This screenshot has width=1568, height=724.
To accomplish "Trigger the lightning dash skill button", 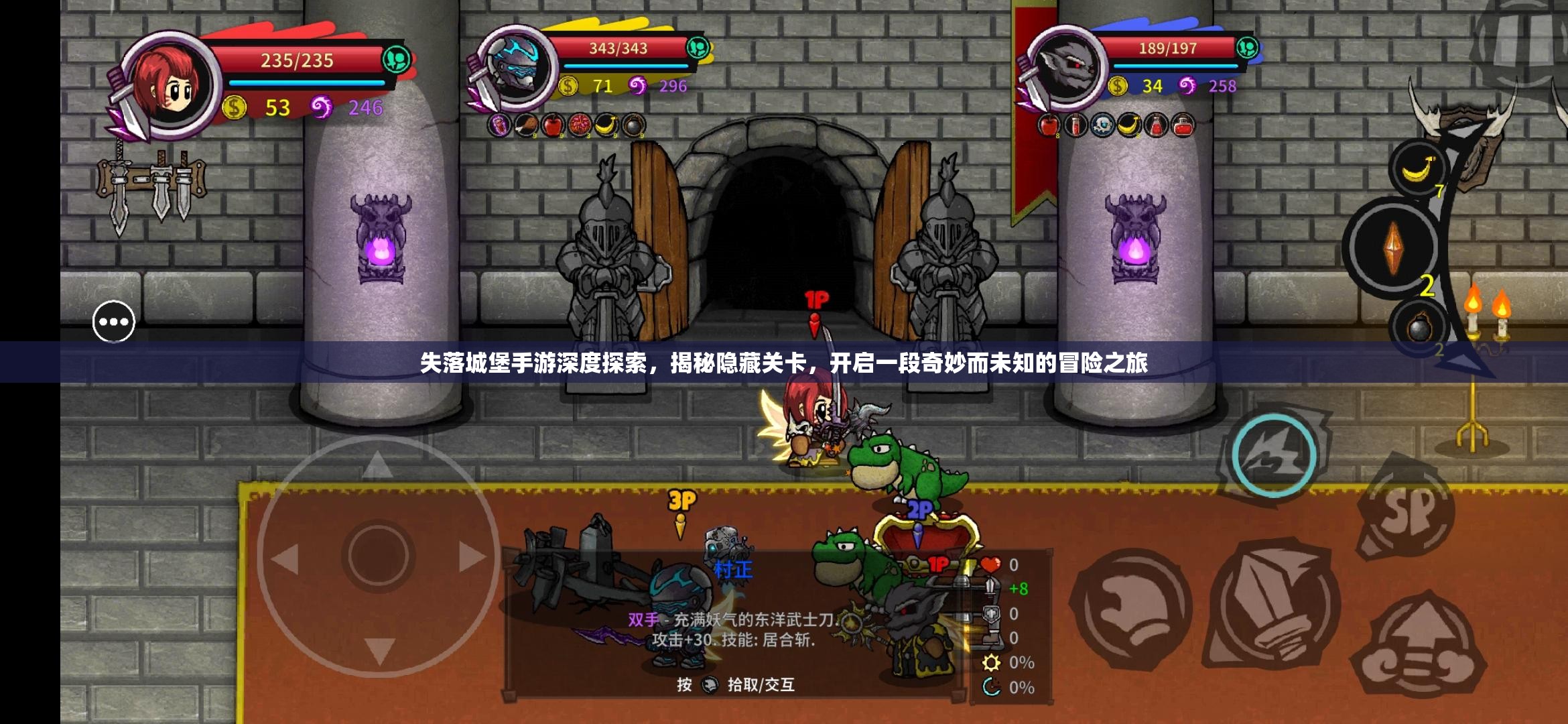I will (1274, 455).
